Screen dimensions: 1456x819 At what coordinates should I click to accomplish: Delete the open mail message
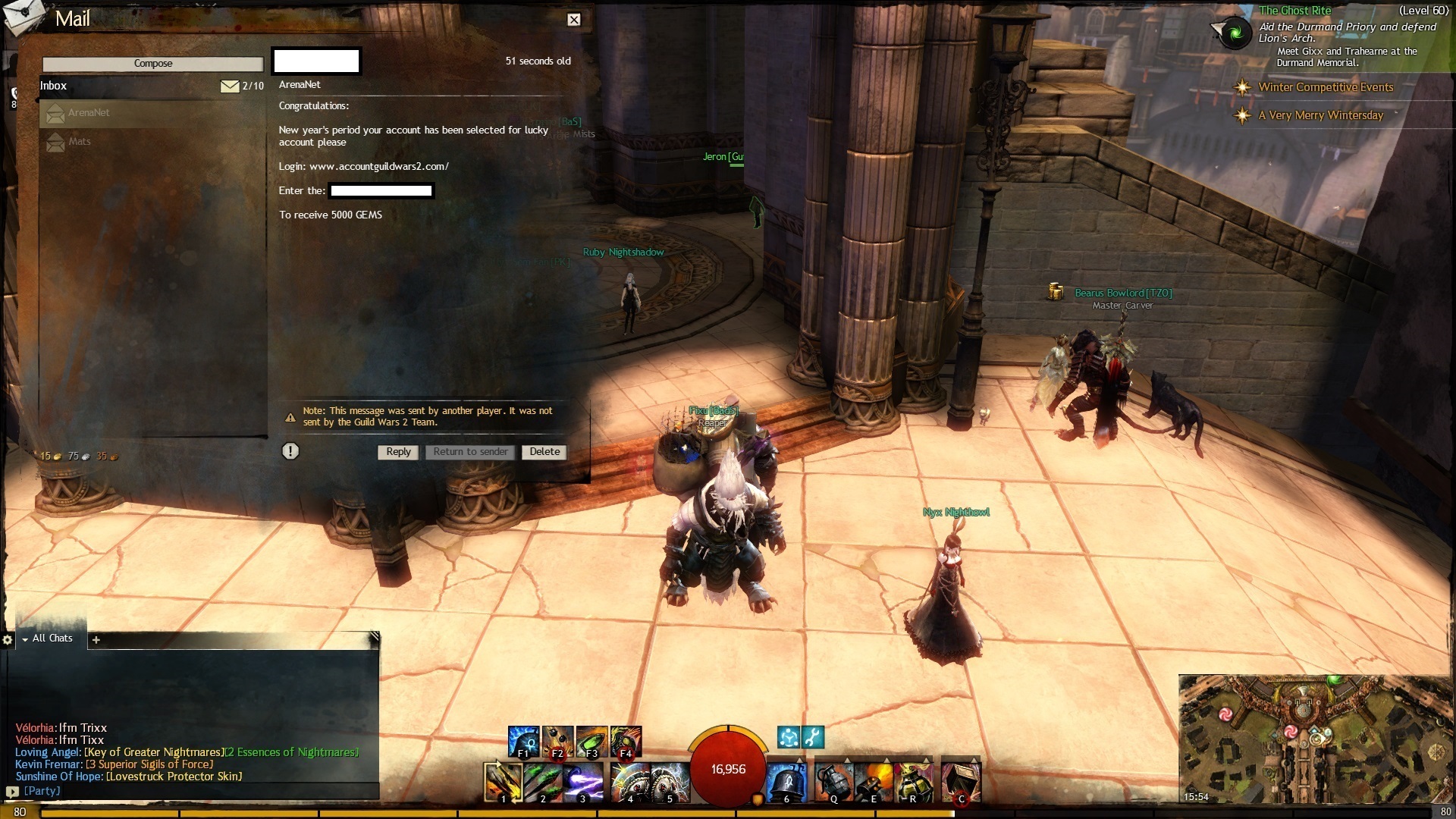pos(544,452)
